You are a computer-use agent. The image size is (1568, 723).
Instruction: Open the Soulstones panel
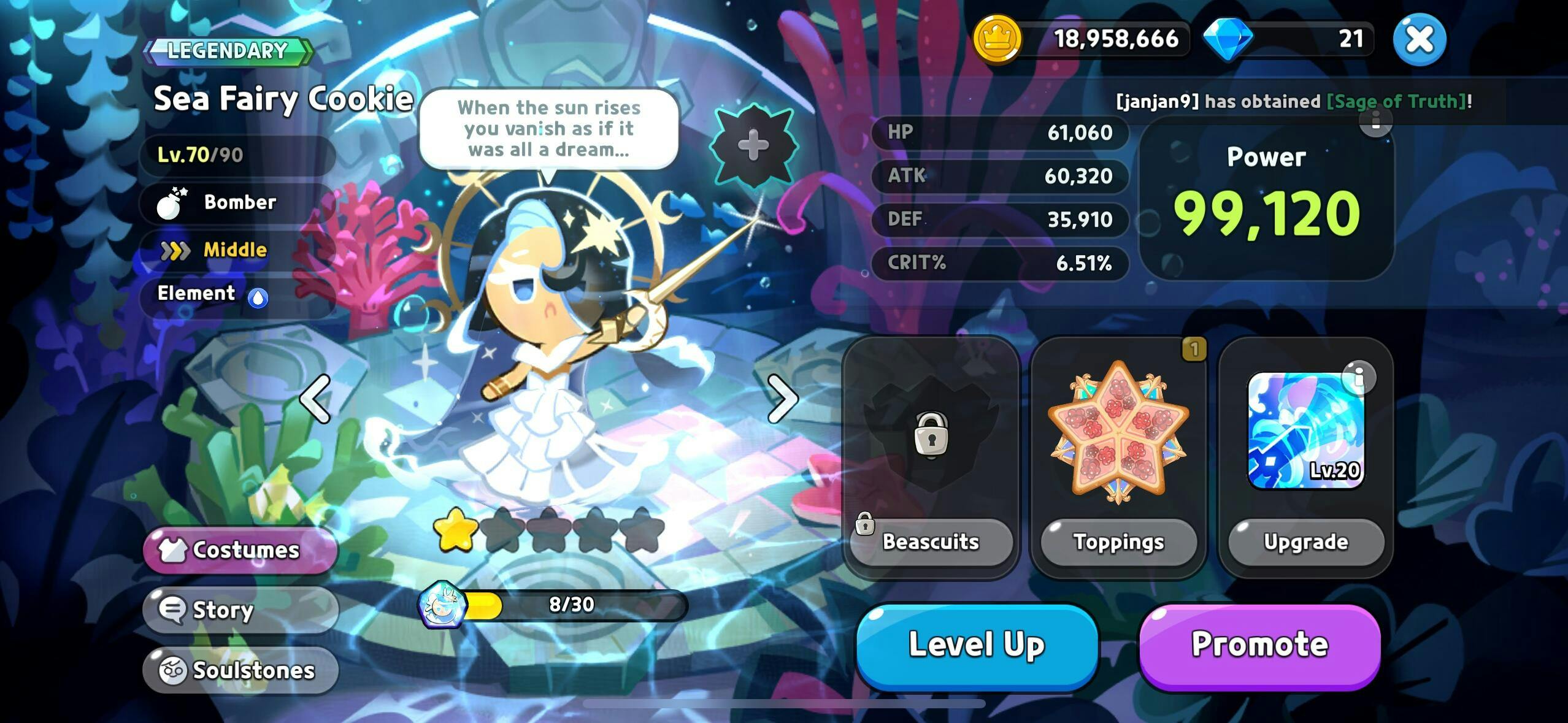pyautogui.click(x=240, y=670)
